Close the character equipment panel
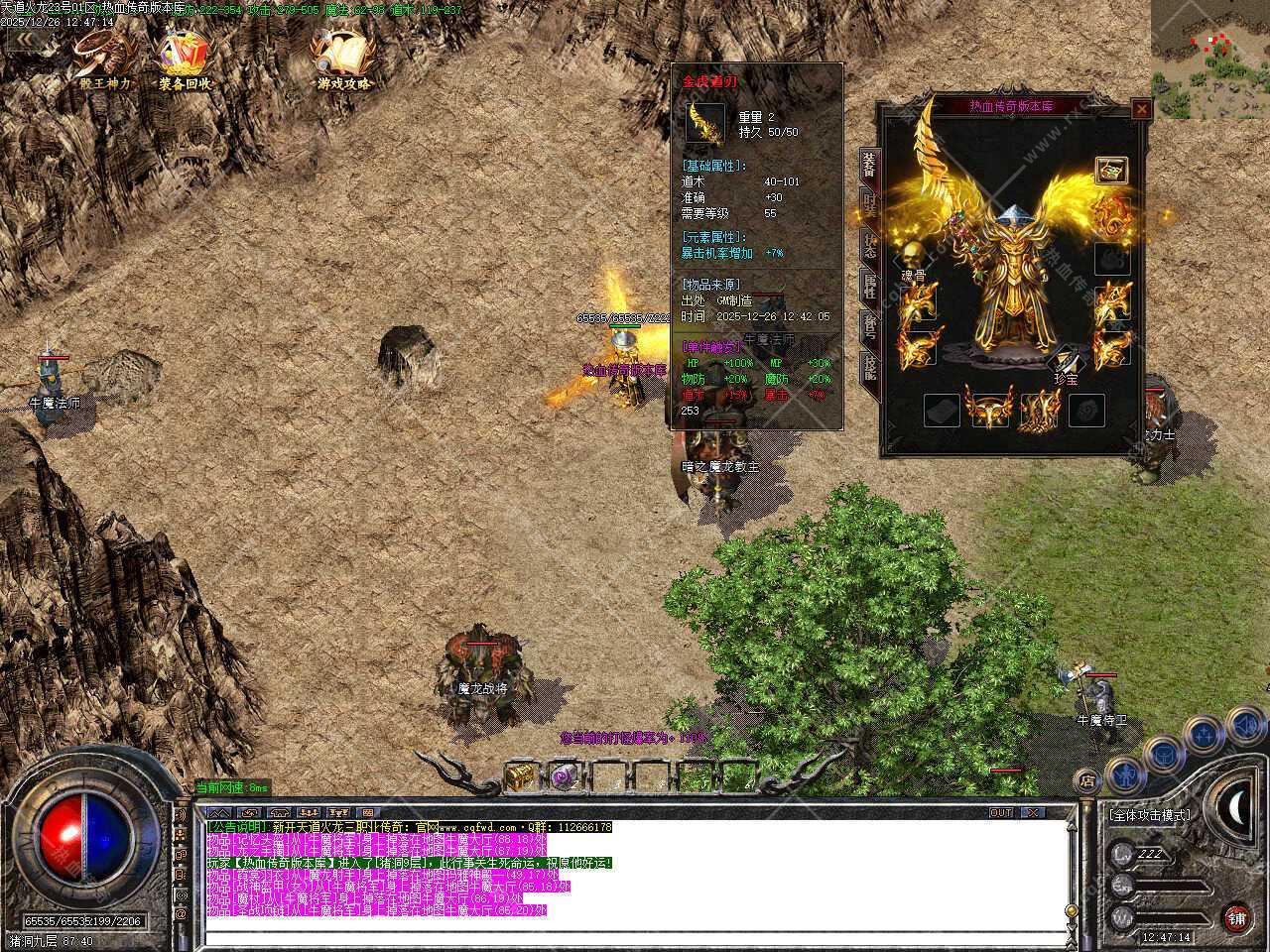1270x952 pixels. [x=1141, y=109]
